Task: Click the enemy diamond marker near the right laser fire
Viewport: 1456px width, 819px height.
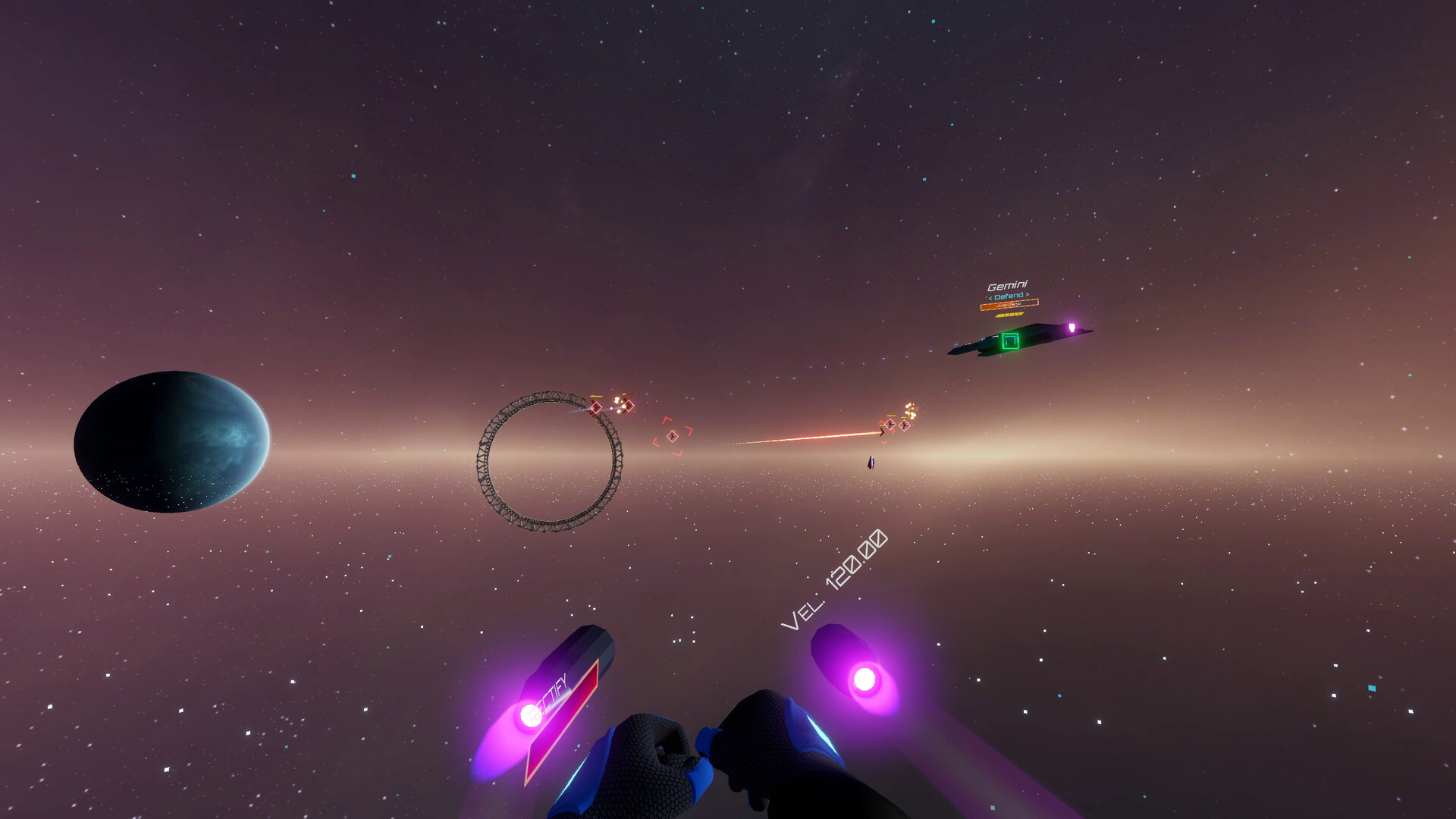Action: (x=891, y=426)
